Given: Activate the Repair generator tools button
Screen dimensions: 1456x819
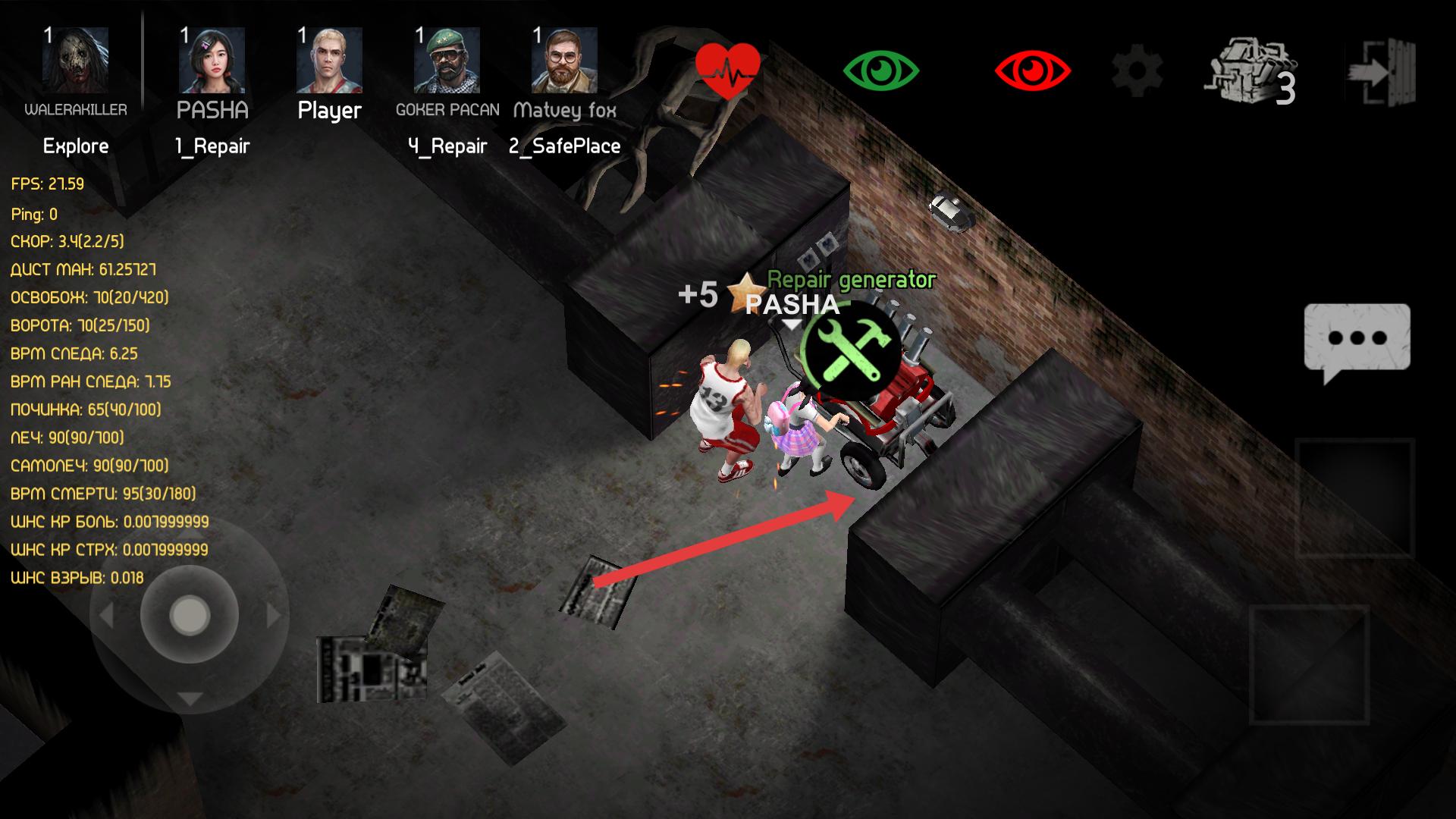Looking at the screenshot, I should pos(852,350).
